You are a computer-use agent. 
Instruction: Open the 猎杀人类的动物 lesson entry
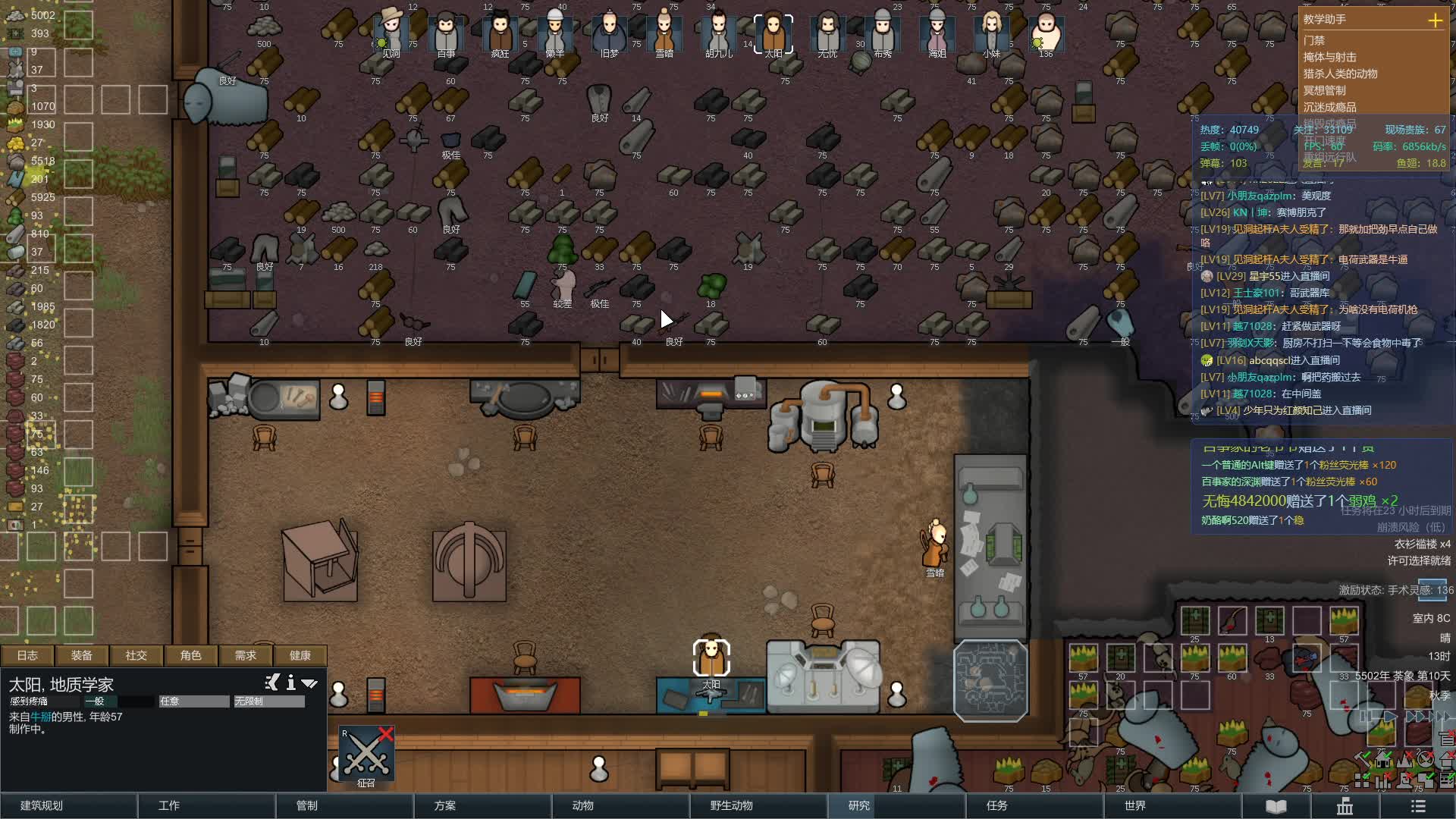pyautogui.click(x=1340, y=74)
